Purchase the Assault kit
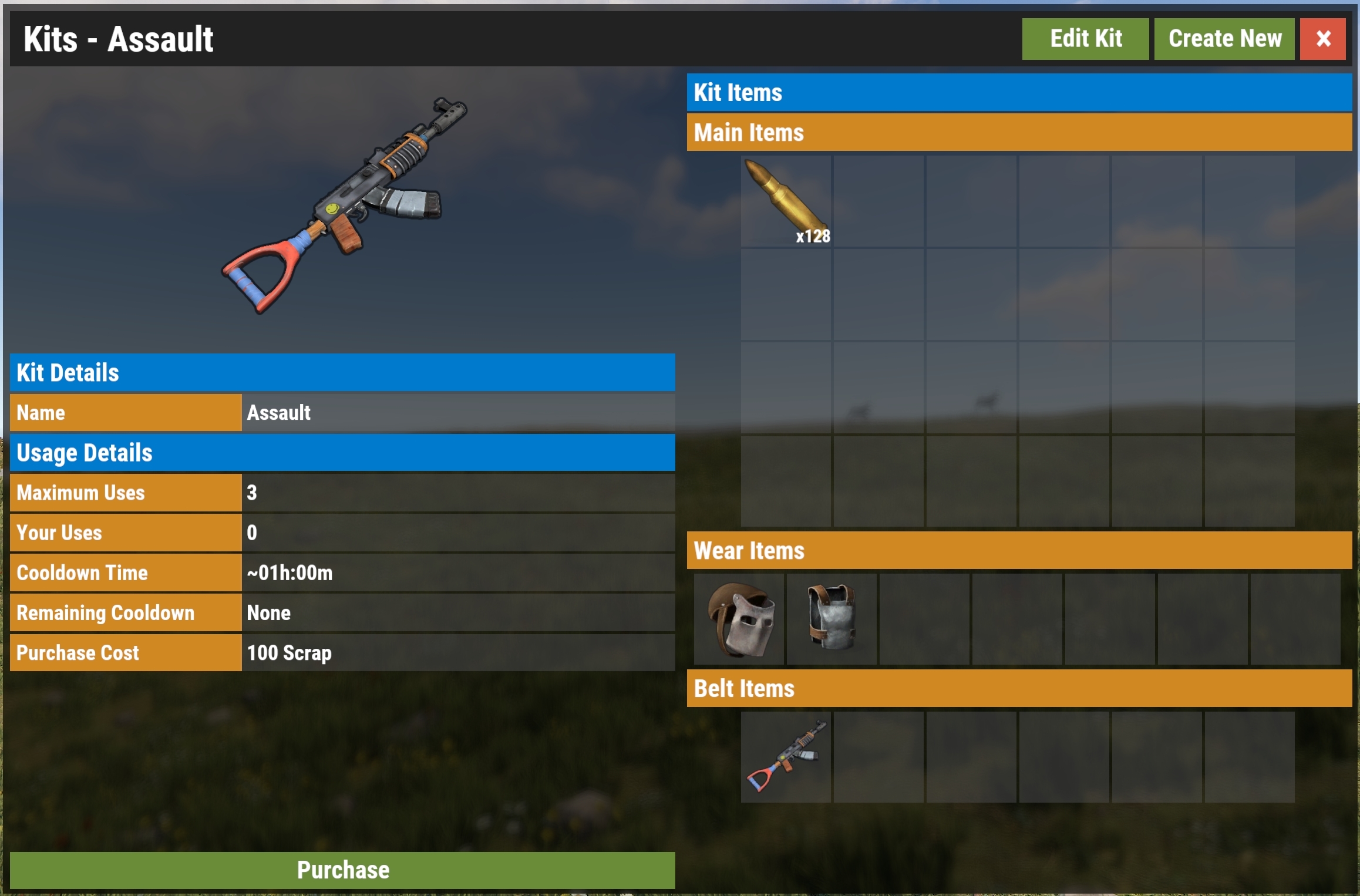The width and height of the screenshot is (1360, 896). (342, 870)
